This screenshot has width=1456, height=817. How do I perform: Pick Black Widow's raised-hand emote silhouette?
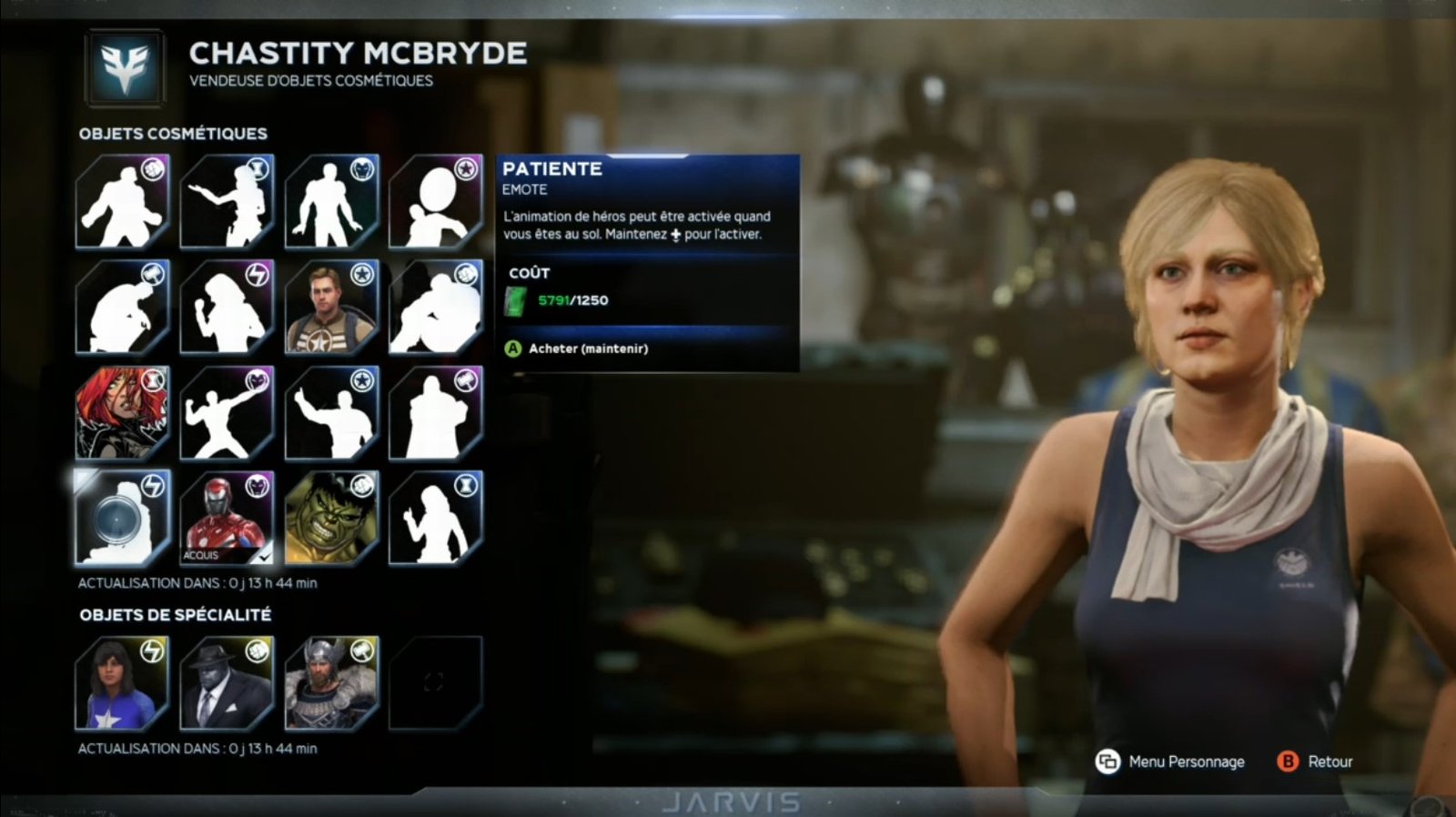pos(435,517)
